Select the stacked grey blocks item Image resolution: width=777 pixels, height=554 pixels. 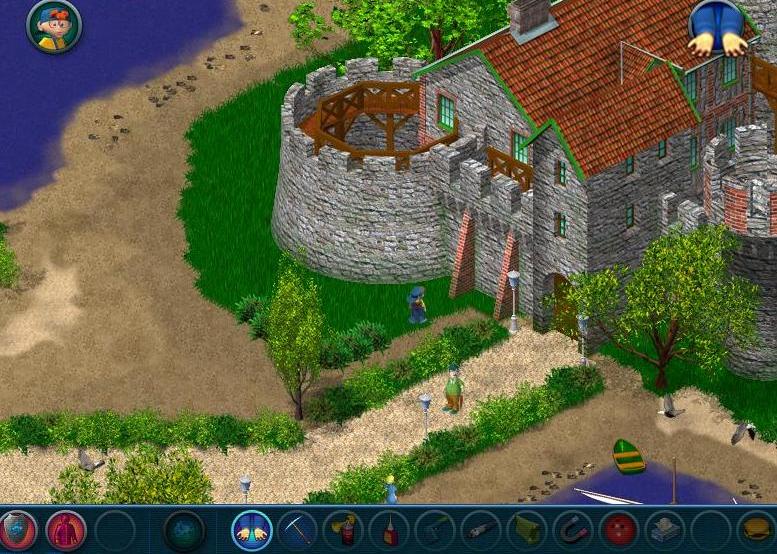664,529
